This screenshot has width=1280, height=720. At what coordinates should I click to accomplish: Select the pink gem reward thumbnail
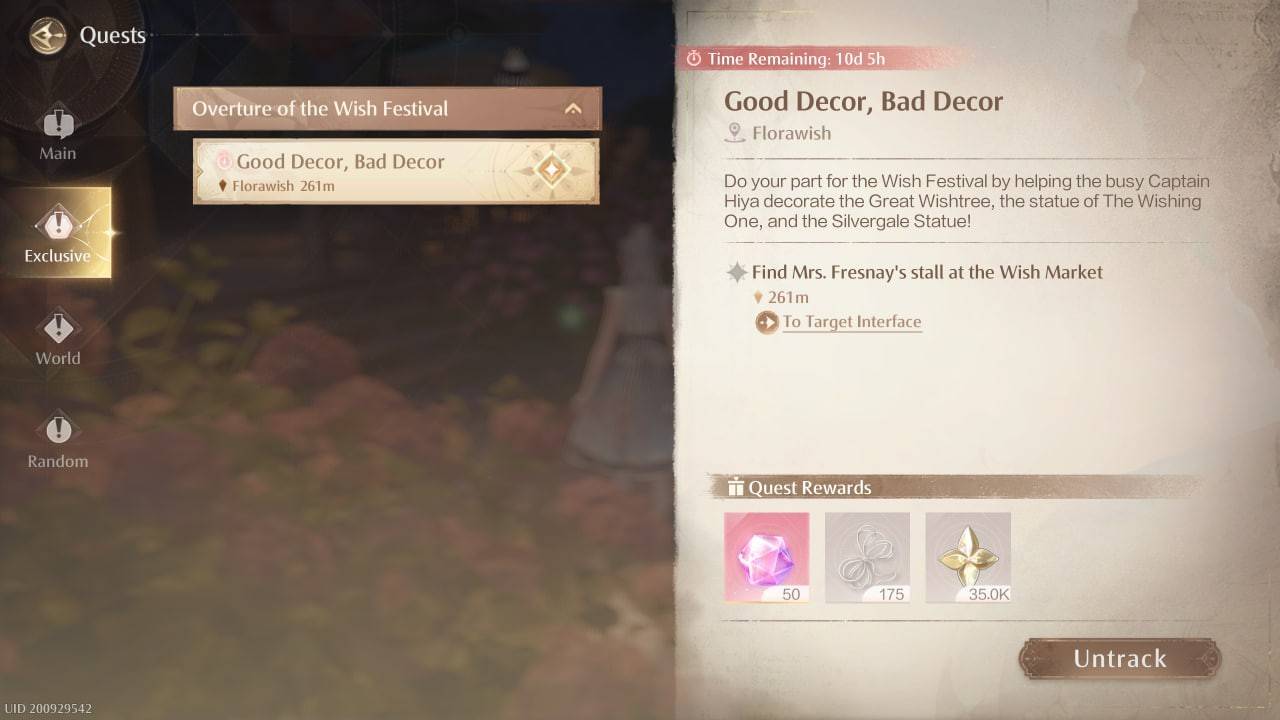766,556
